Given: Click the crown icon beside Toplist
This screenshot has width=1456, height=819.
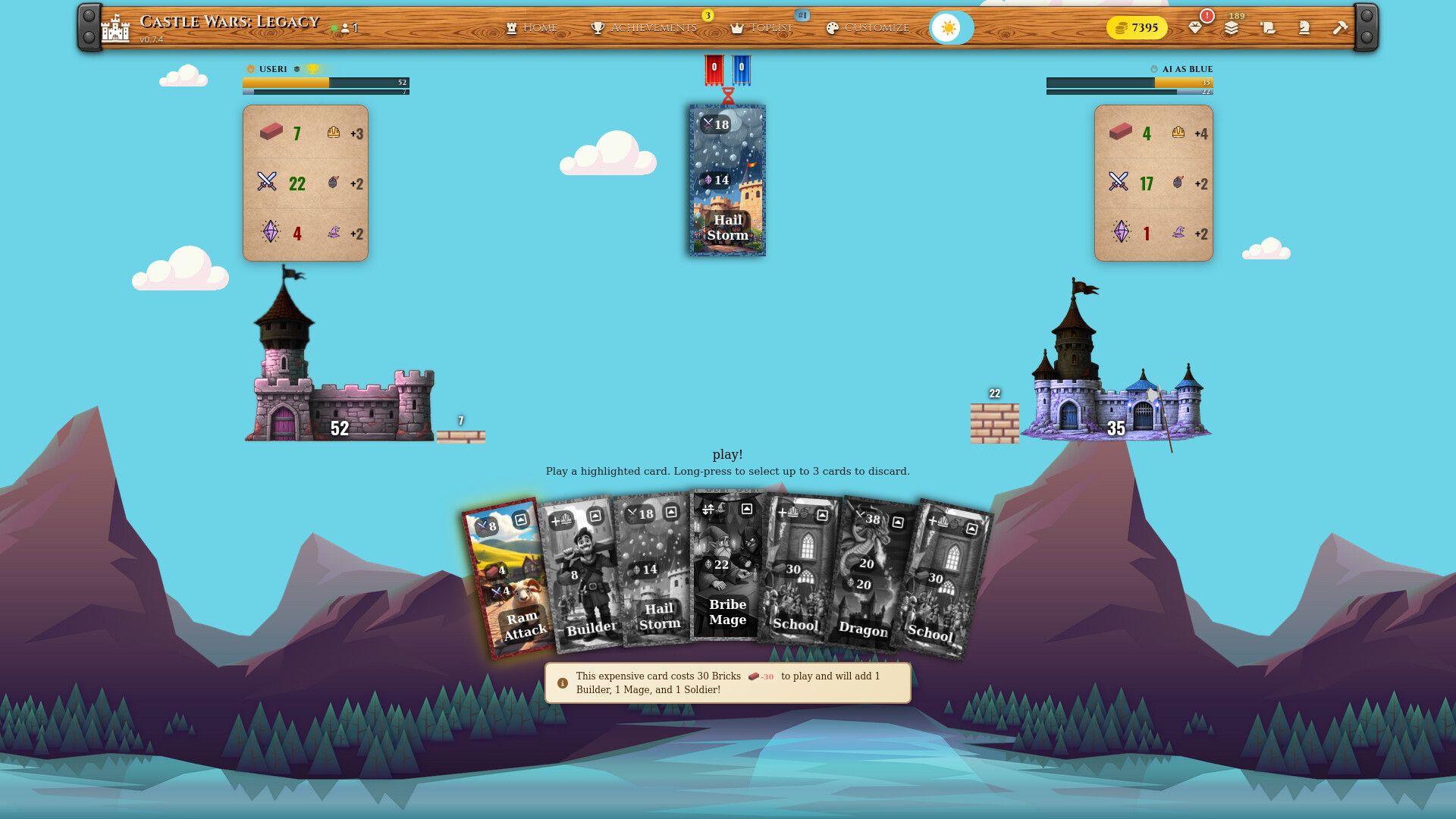Looking at the screenshot, I should click(737, 27).
